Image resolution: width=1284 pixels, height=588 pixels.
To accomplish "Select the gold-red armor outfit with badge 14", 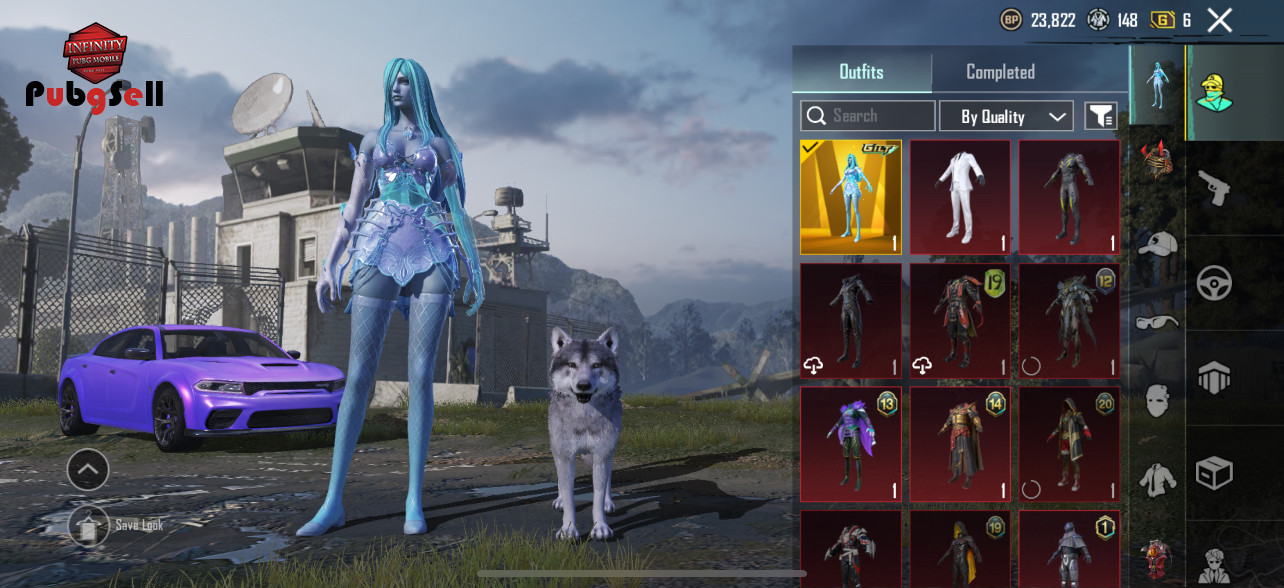I will tap(960, 444).
